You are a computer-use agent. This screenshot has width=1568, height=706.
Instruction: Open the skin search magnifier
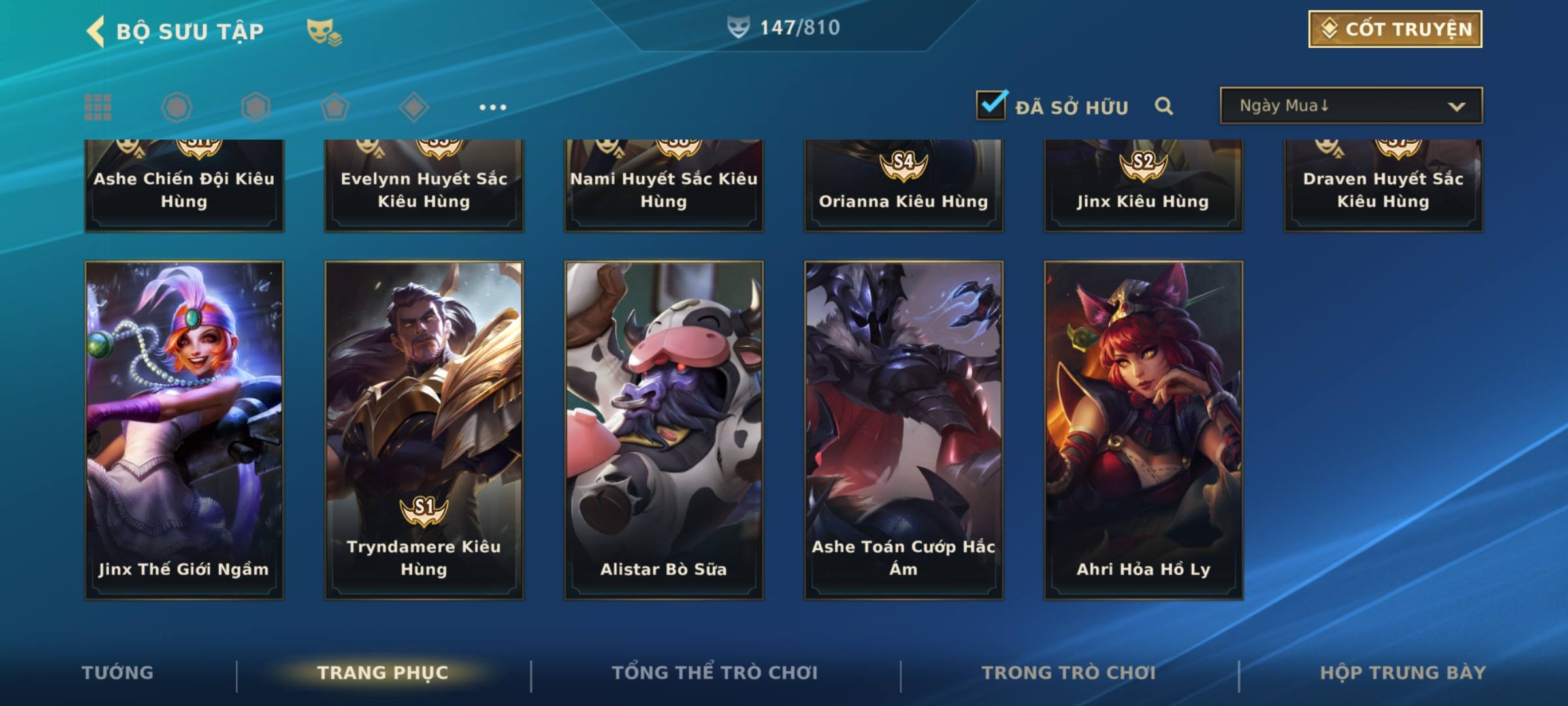coord(1164,106)
